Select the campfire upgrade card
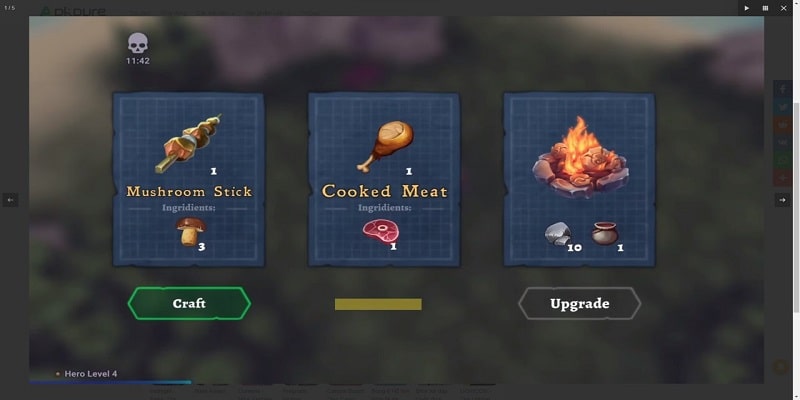Image resolution: width=800 pixels, height=400 pixels. click(579, 180)
